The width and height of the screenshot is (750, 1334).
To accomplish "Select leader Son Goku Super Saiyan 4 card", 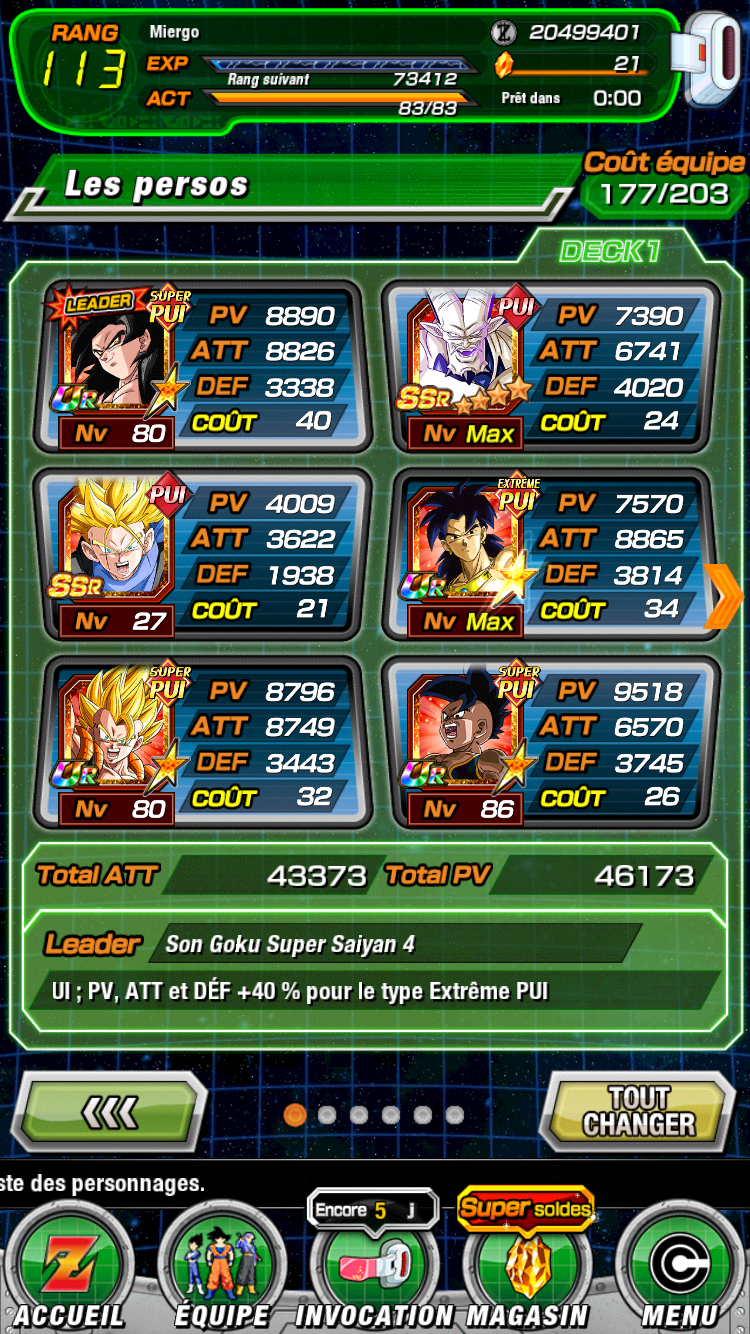I will [202, 367].
